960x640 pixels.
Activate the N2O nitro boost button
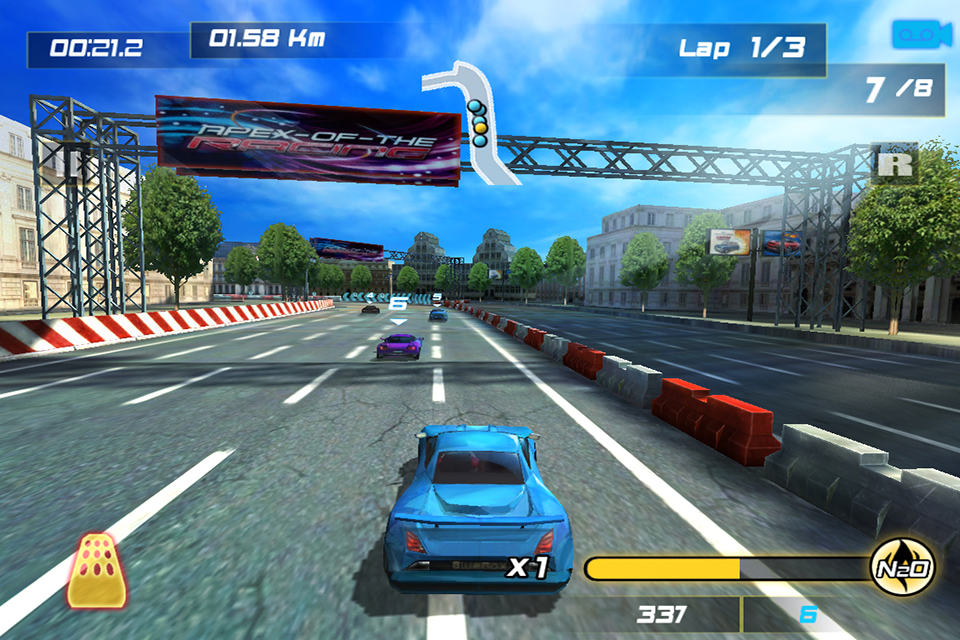tap(903, 569)
